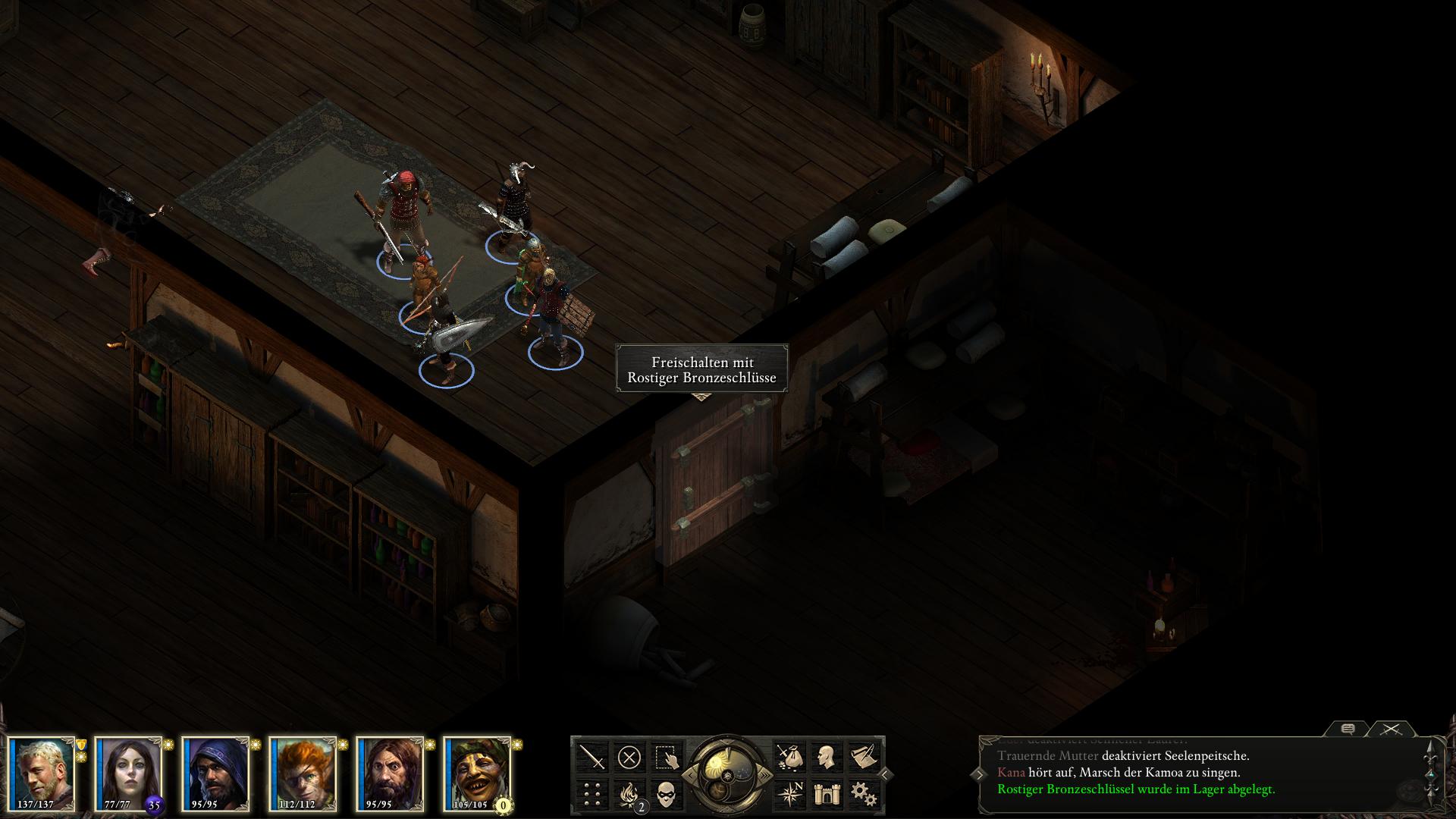Open the stronghold castle screen
Screen dimensions: 1456x819
tap(826, 794)
